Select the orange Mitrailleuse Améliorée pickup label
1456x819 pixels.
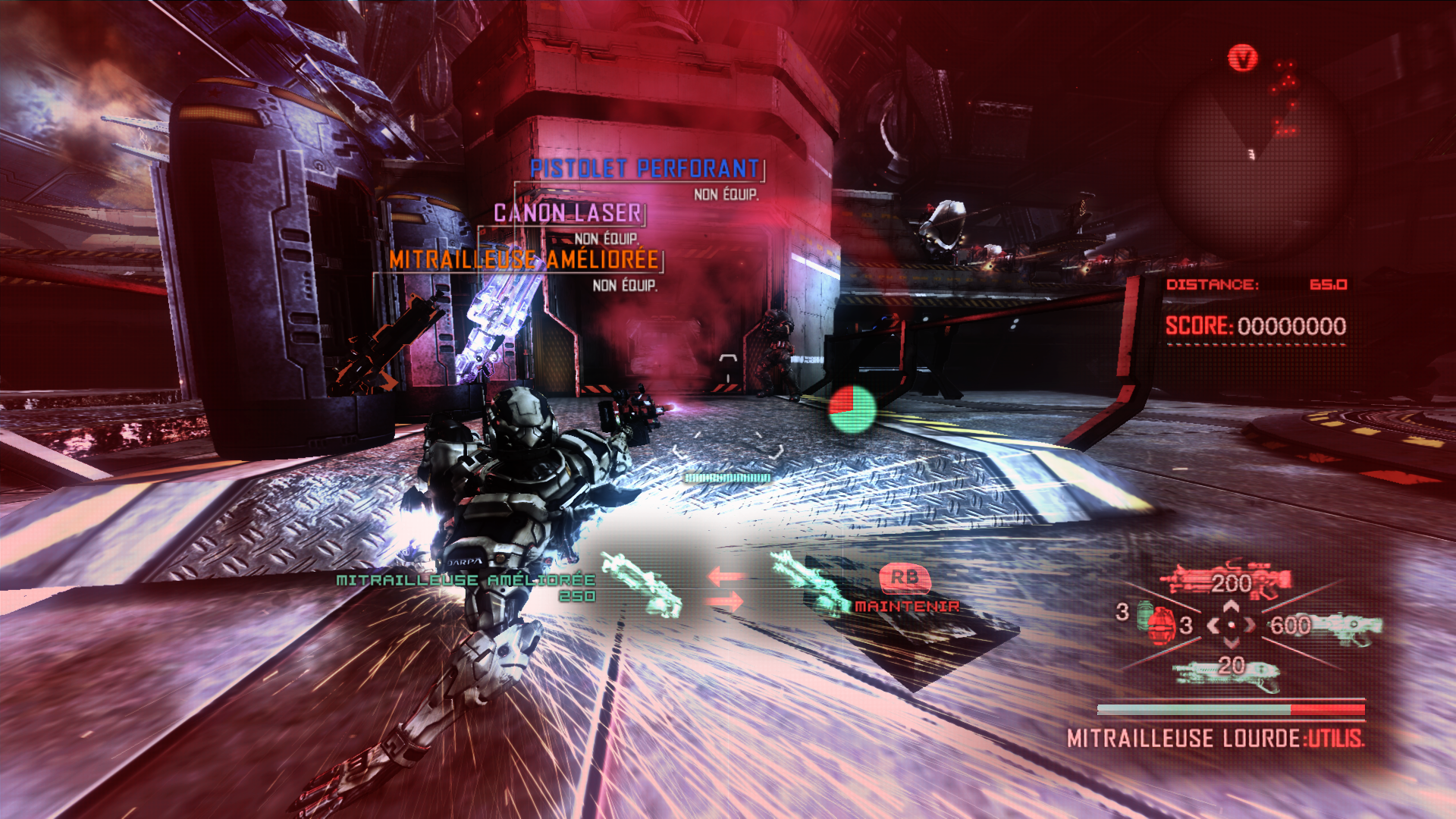point(523,259)
